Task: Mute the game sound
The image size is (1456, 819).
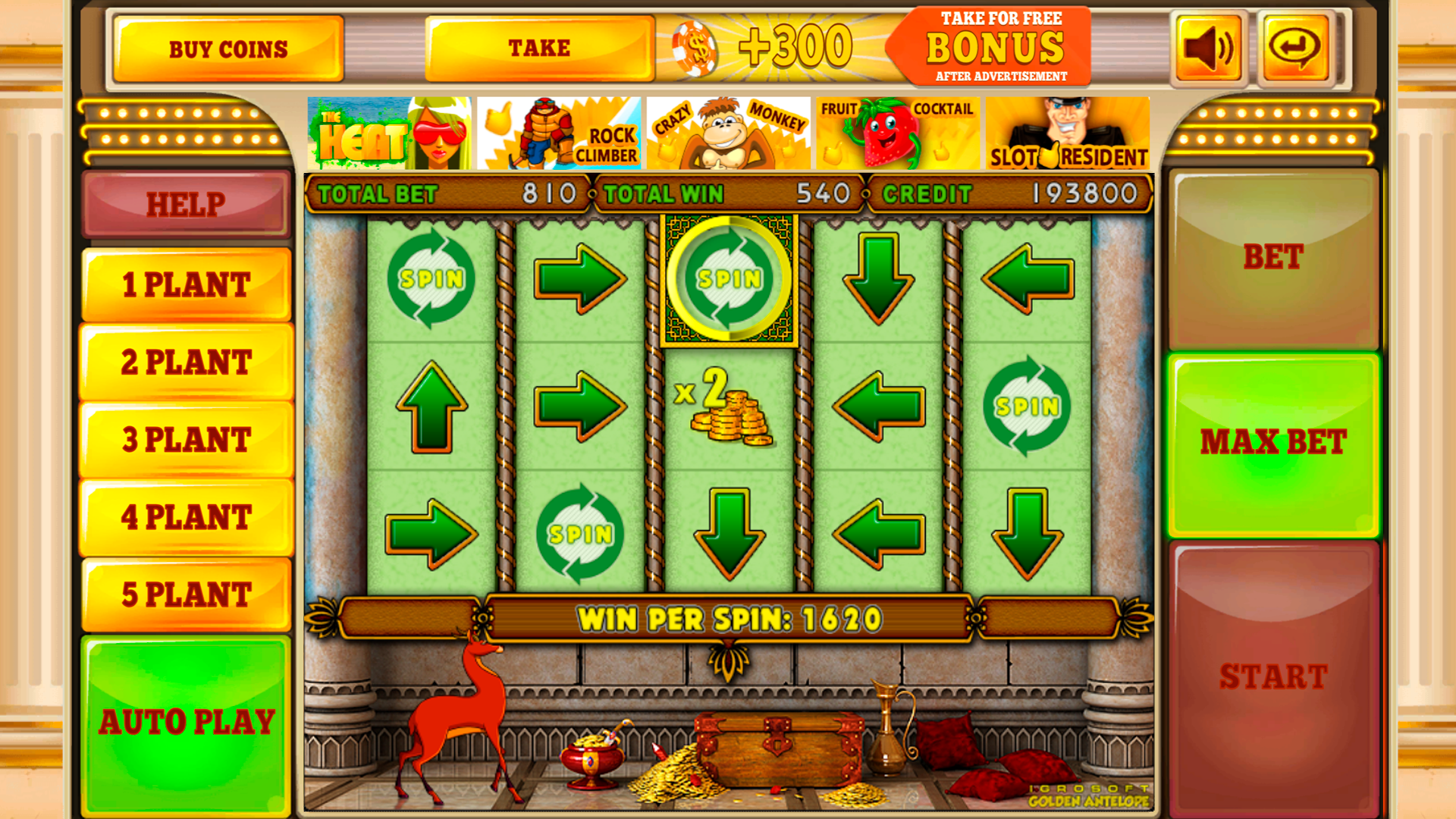Action: click(1207, 47)
